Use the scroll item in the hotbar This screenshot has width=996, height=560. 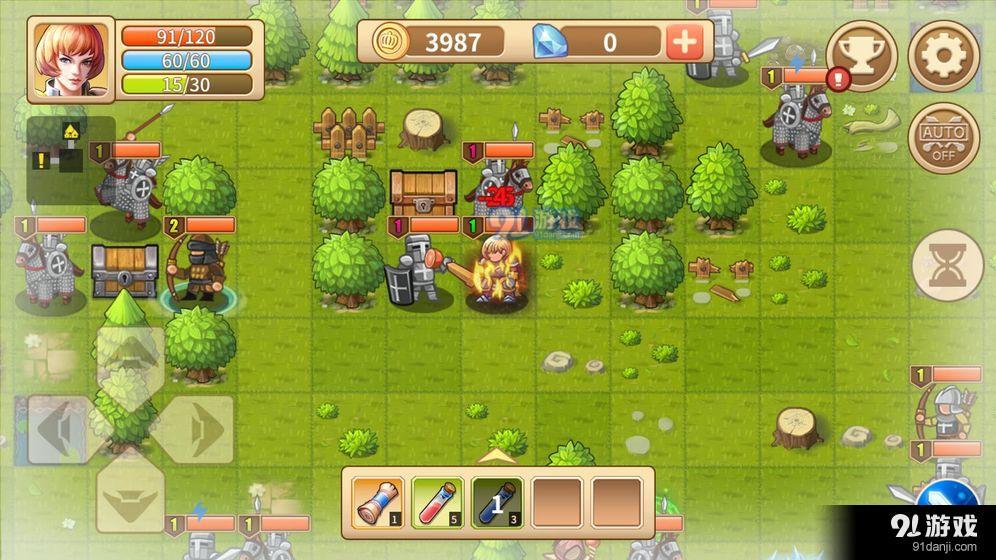(377, 502)
